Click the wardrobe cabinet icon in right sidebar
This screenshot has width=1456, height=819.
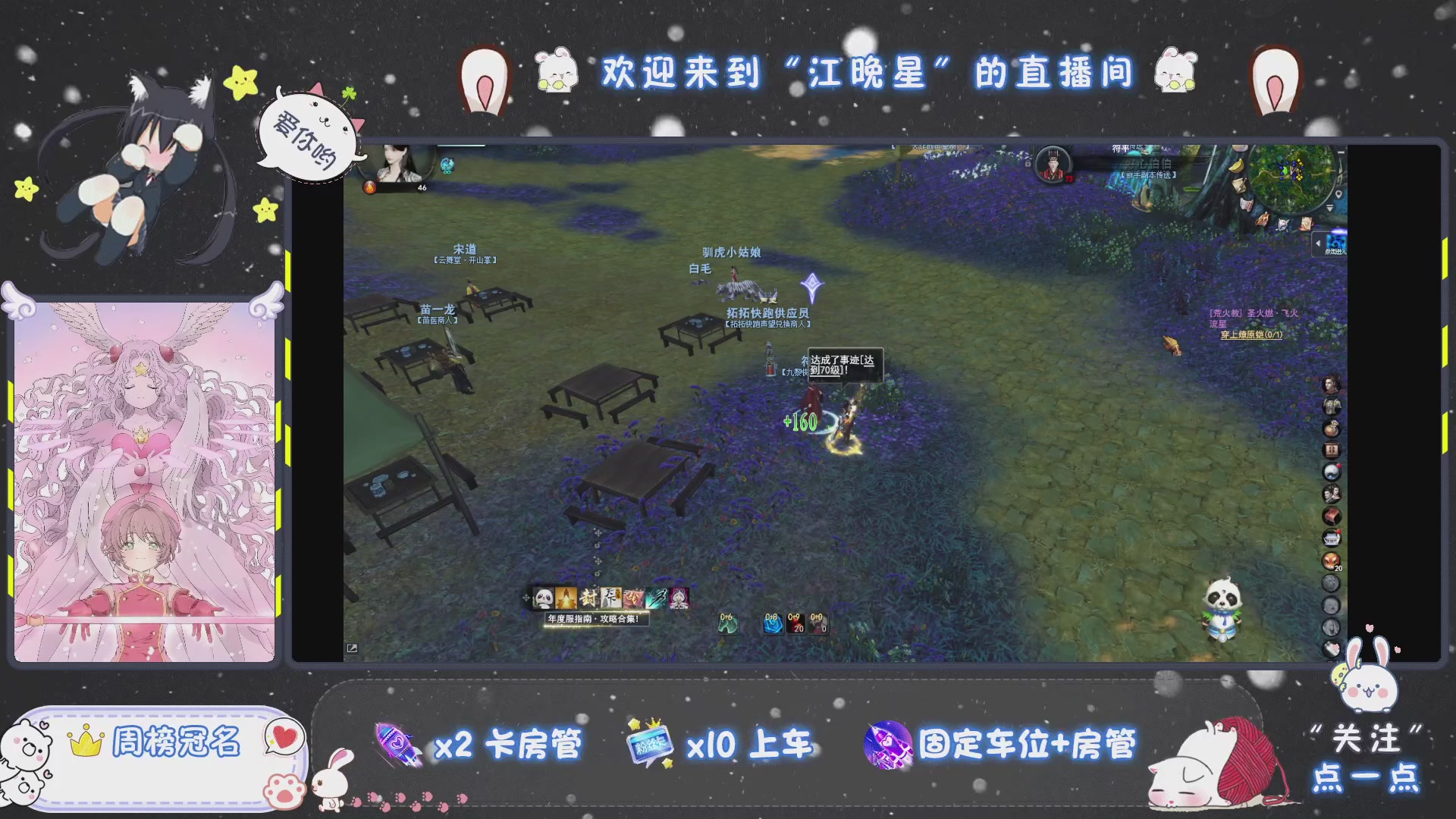tap(1333, 447)
